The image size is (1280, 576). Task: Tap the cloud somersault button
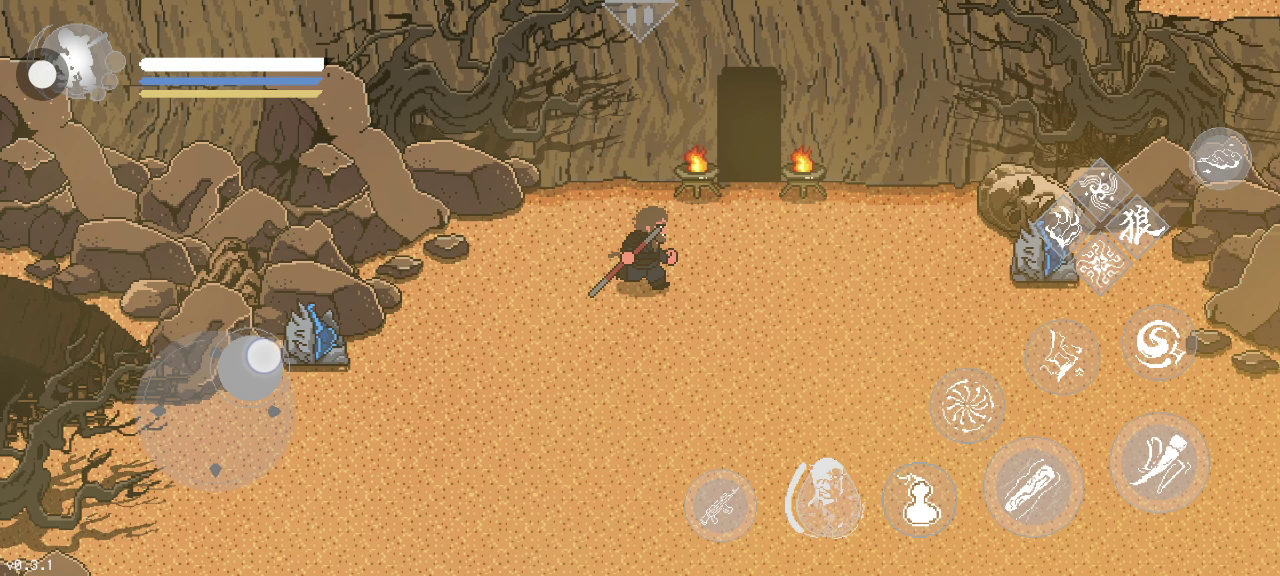click(x=1220, y=158)
